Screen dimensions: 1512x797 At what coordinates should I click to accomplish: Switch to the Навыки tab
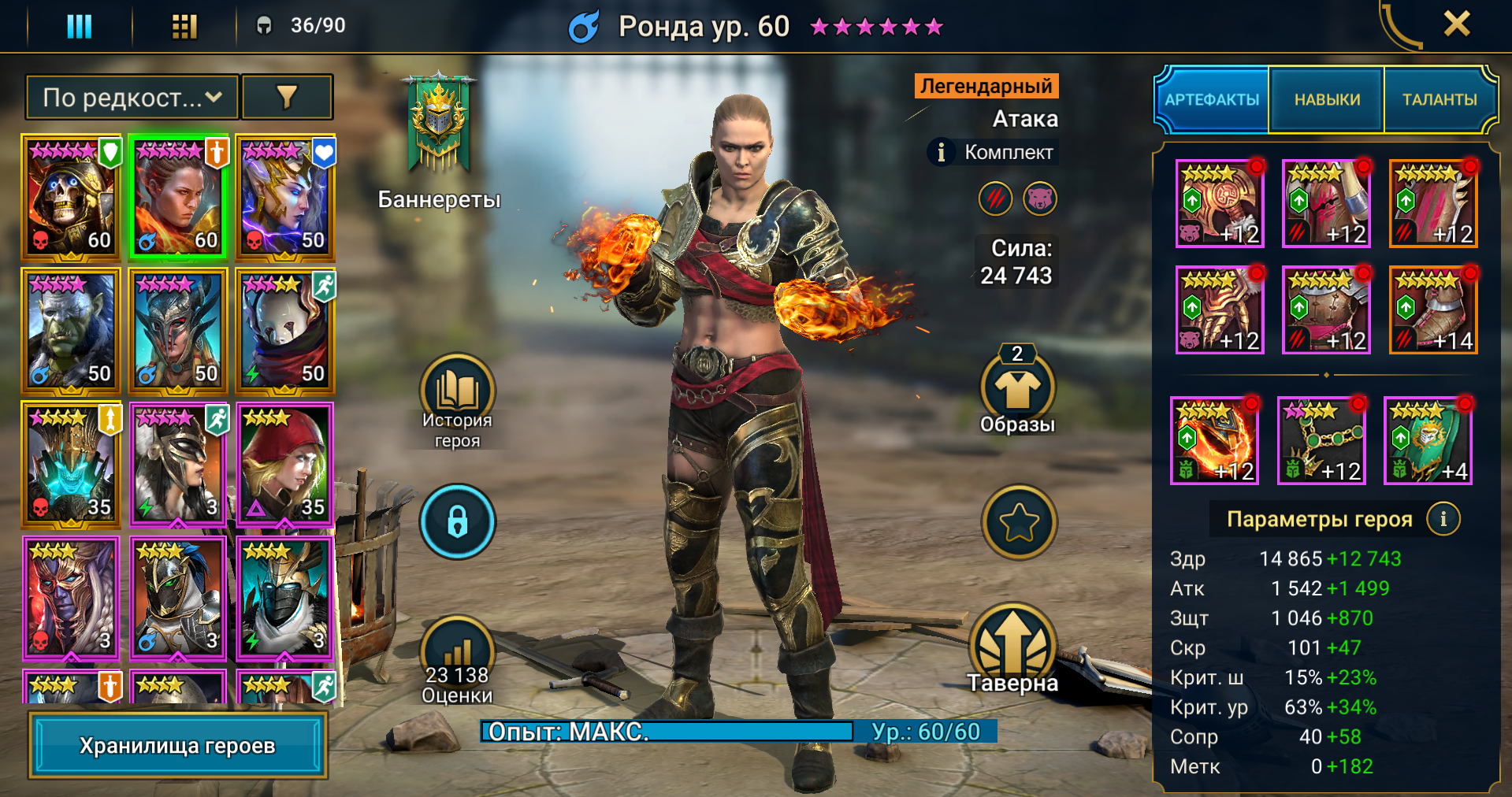tap(1327, 100)
